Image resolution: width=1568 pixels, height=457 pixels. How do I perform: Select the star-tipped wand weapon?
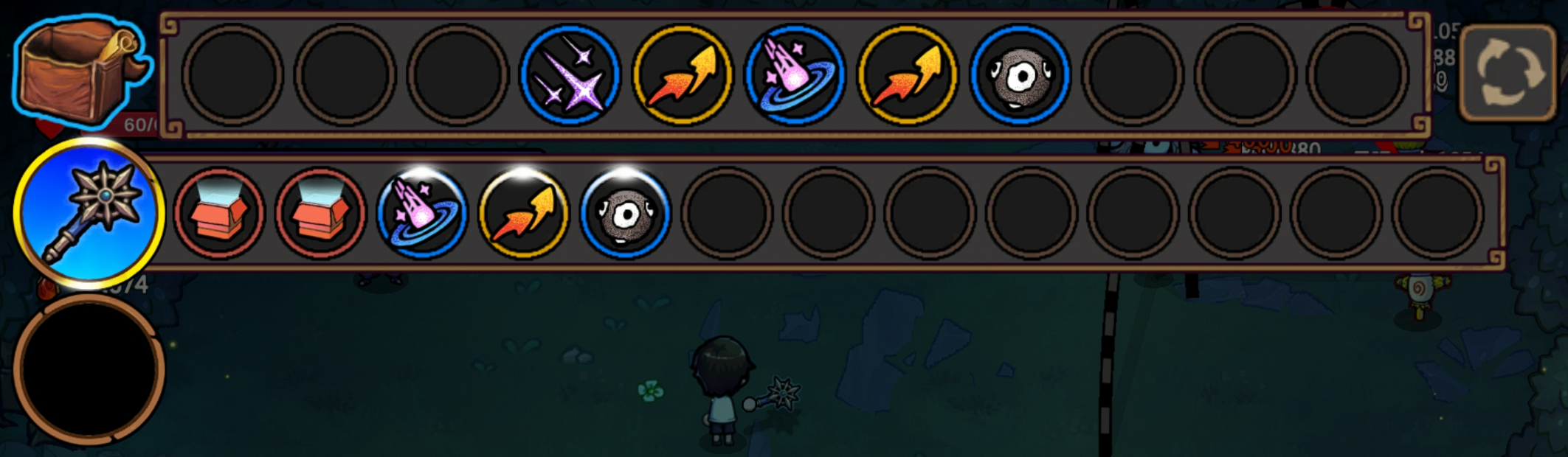pos(89,214)
